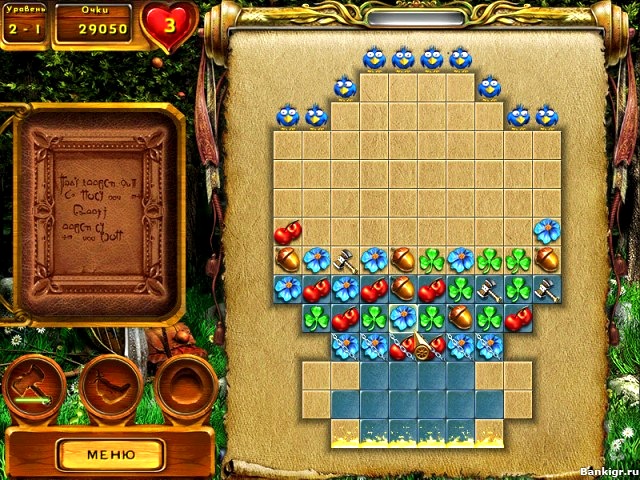Click the lone cherry tile above the acorns
The image size is (640, 480).
tap(288, 232)
